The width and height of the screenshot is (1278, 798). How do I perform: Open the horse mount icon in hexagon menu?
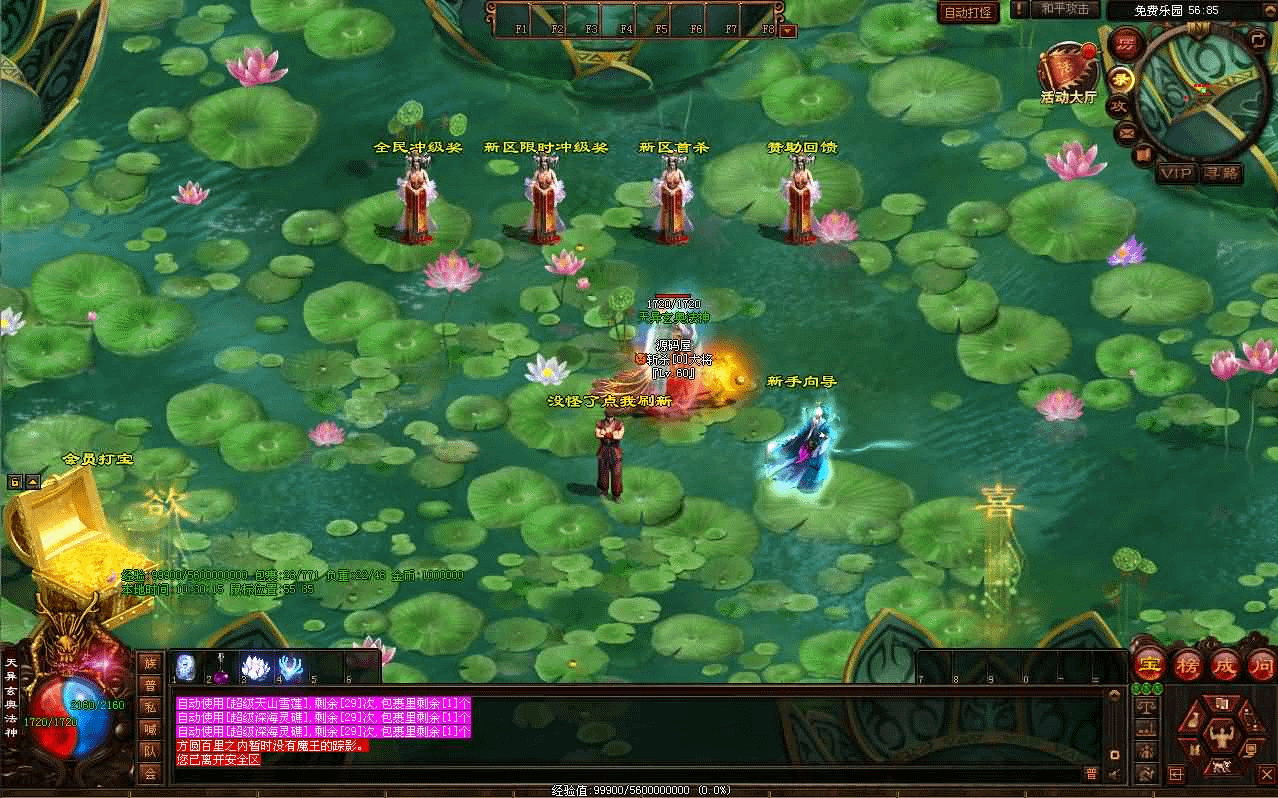tap(1220, 767)
